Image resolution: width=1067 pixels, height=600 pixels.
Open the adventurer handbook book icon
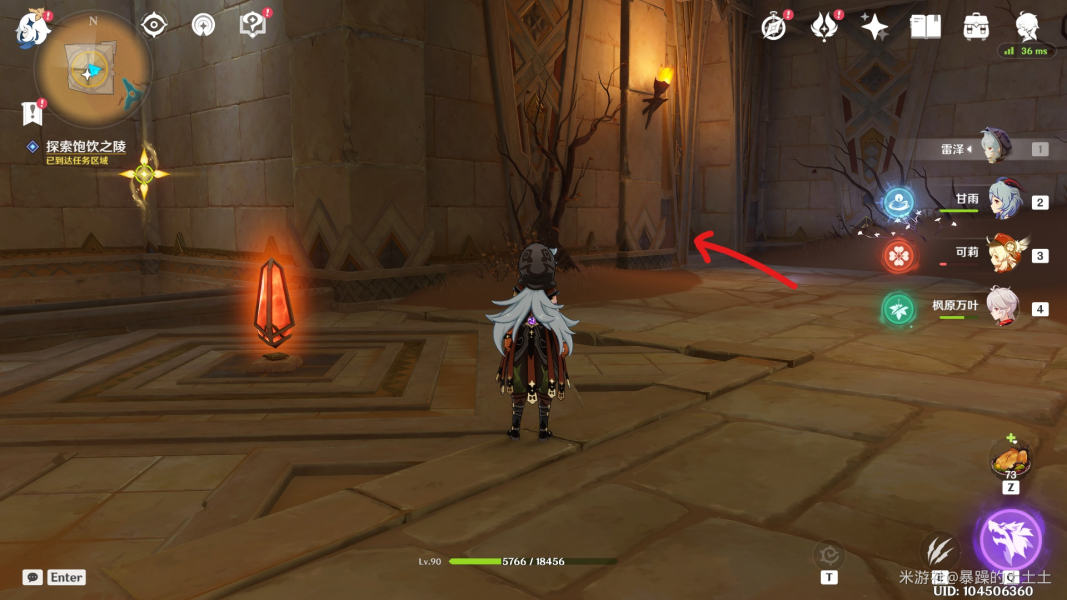pos(925,27)
